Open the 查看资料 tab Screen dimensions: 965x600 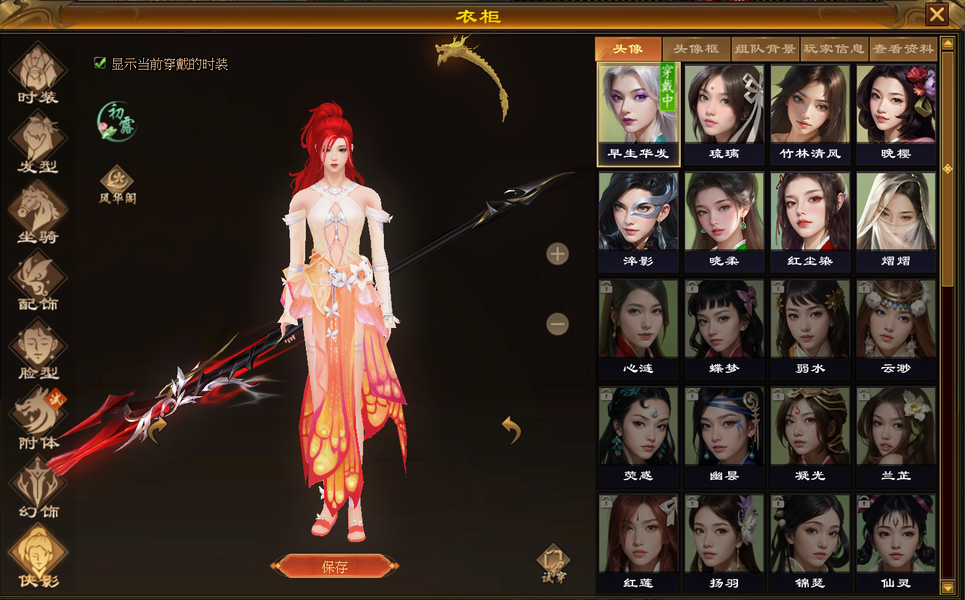click(x=903, y=49)
